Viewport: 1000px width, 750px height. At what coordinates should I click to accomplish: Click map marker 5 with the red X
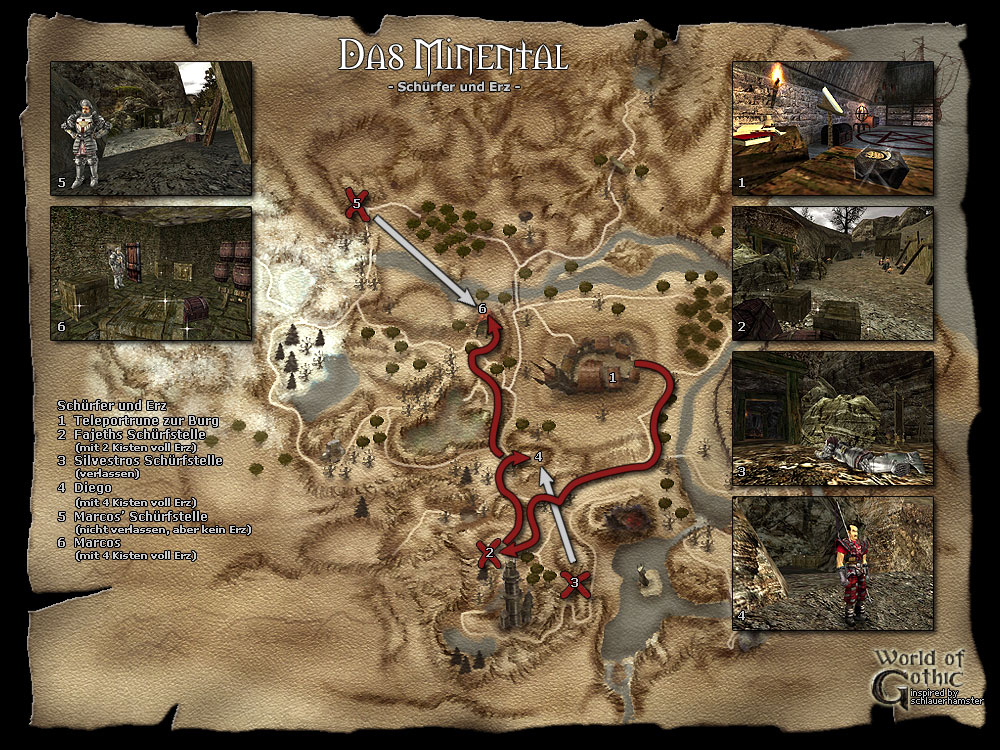tap(357, 203)
